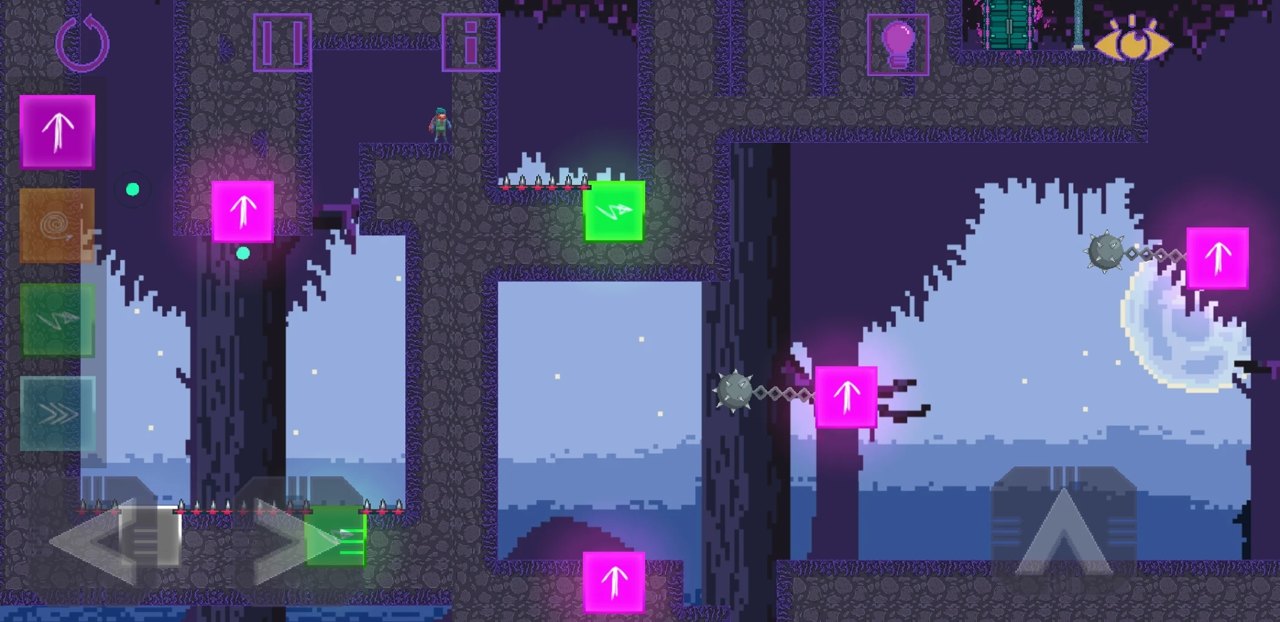Select the green lightning rune ability

point(58,320)
